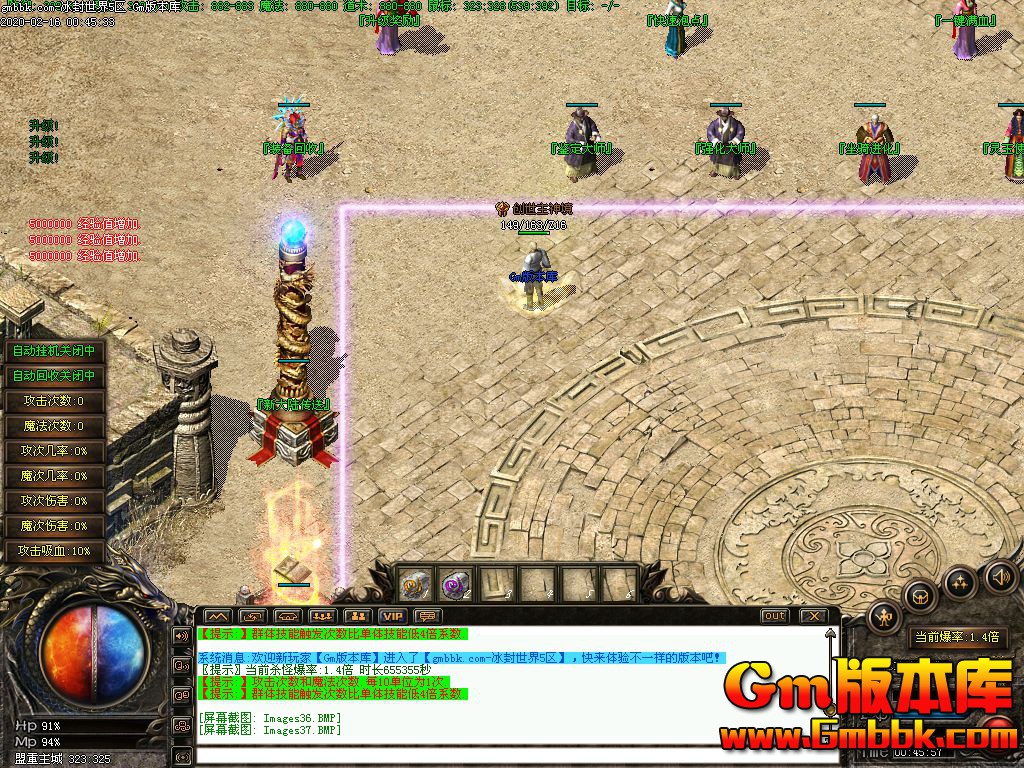Close the chat toolbar with X button
The width and height of the screenshot is (1024, 768).
coord(814,616)
